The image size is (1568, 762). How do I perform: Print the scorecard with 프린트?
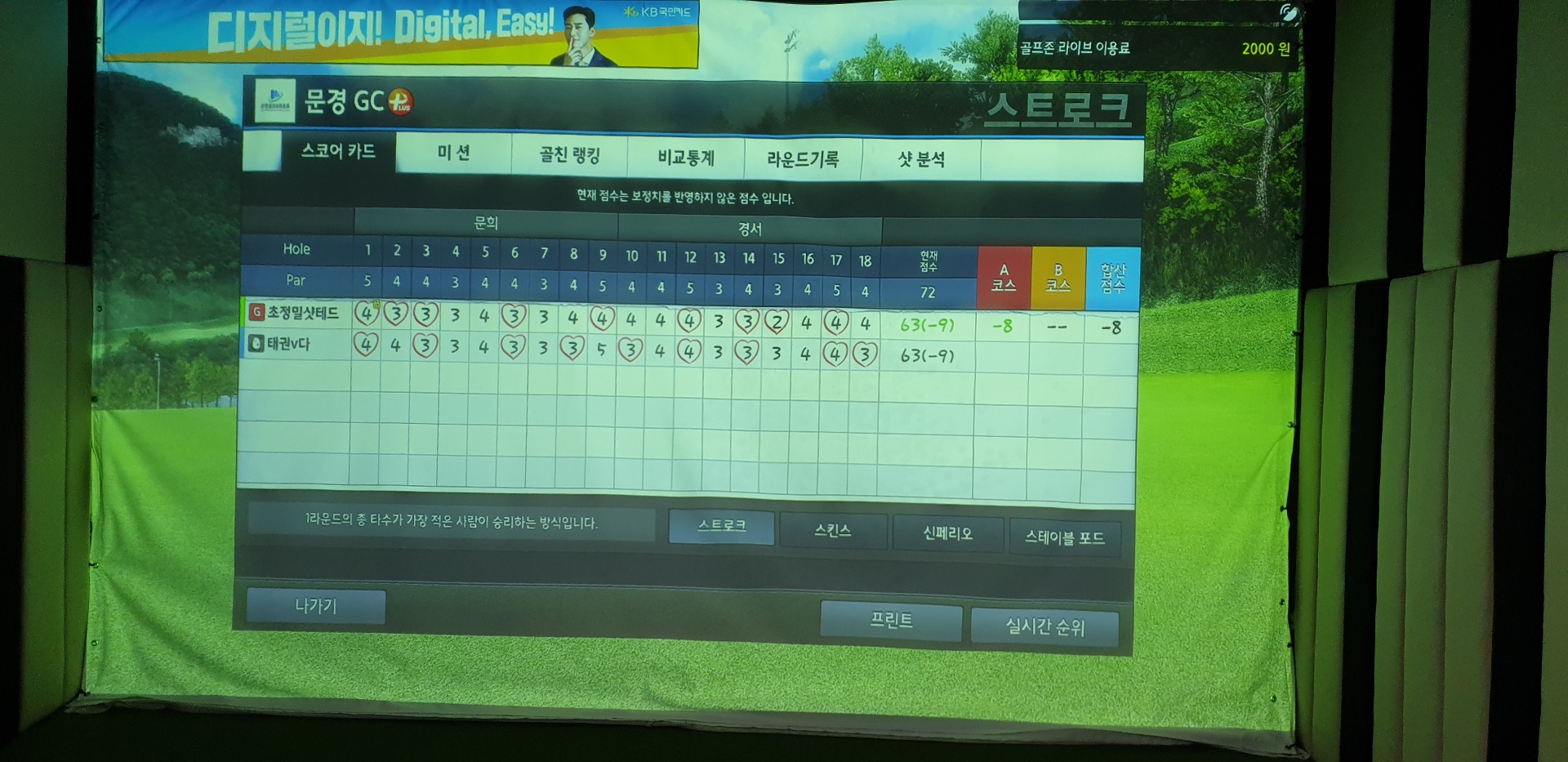point(891,621)
